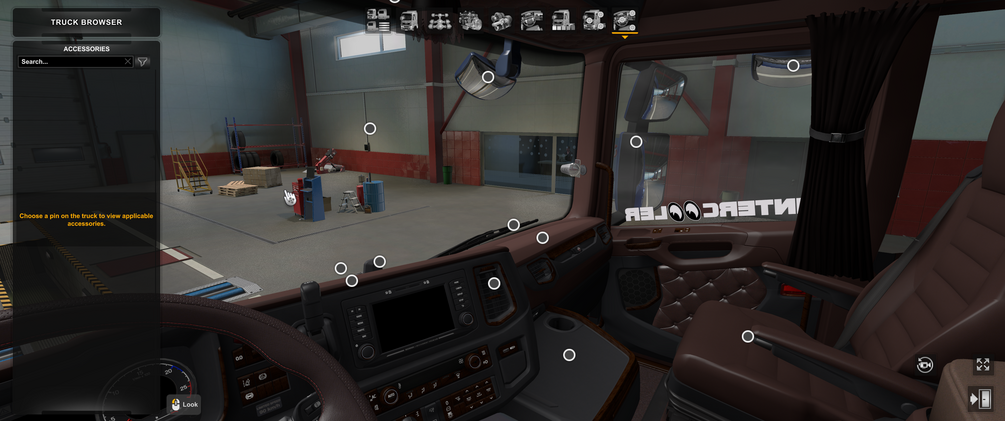Viewport: 1005px width, 421px height.
Task: Click the Search accessories input field
Action: click(x=70, y=62)
